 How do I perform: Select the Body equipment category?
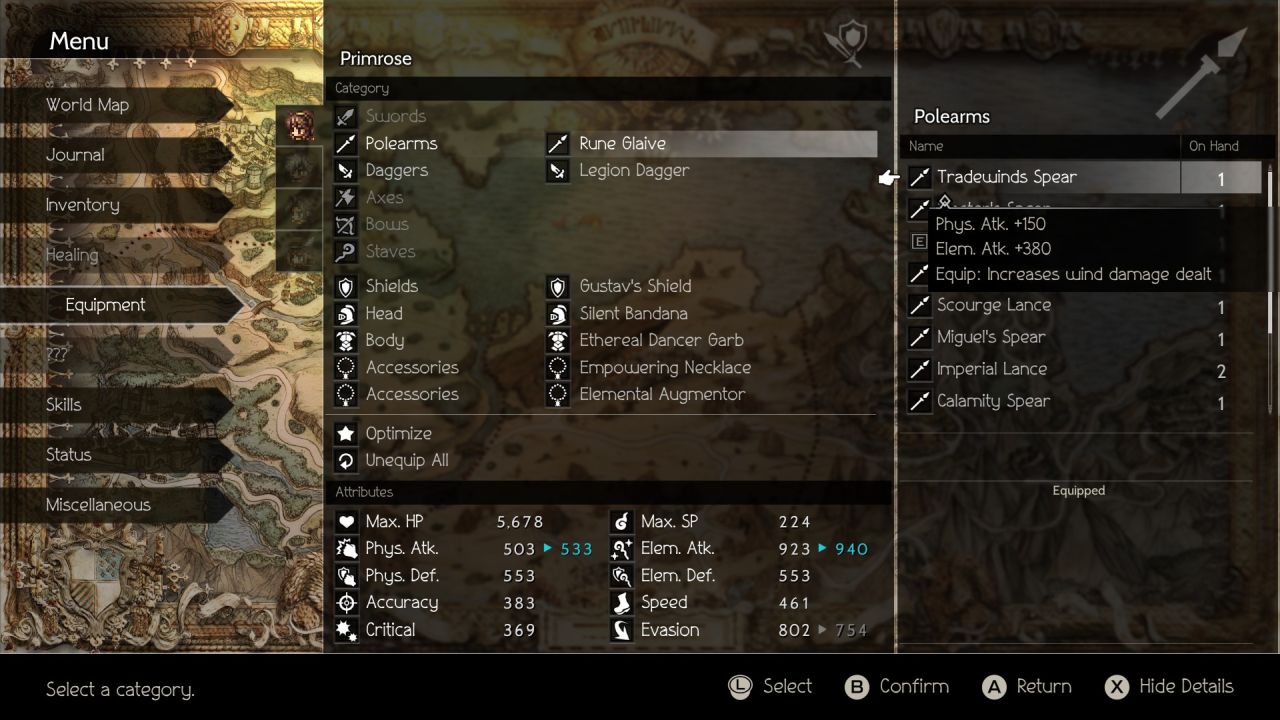coord(385,341)
